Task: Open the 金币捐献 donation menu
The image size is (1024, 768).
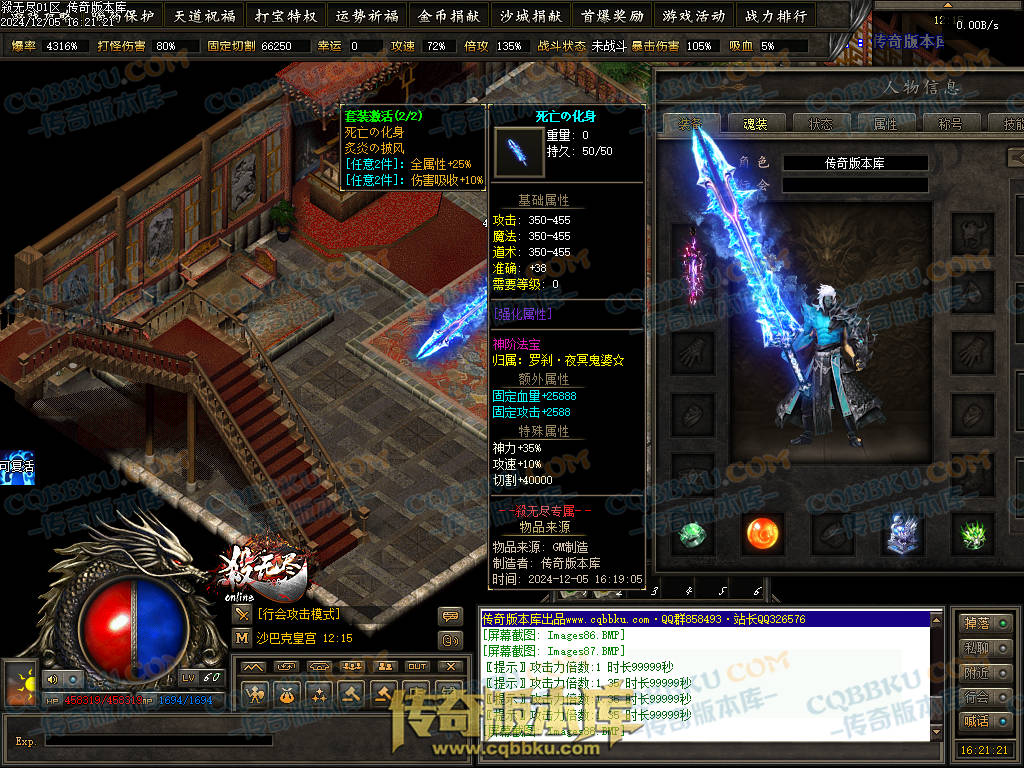Action: [x=449, y=15]
